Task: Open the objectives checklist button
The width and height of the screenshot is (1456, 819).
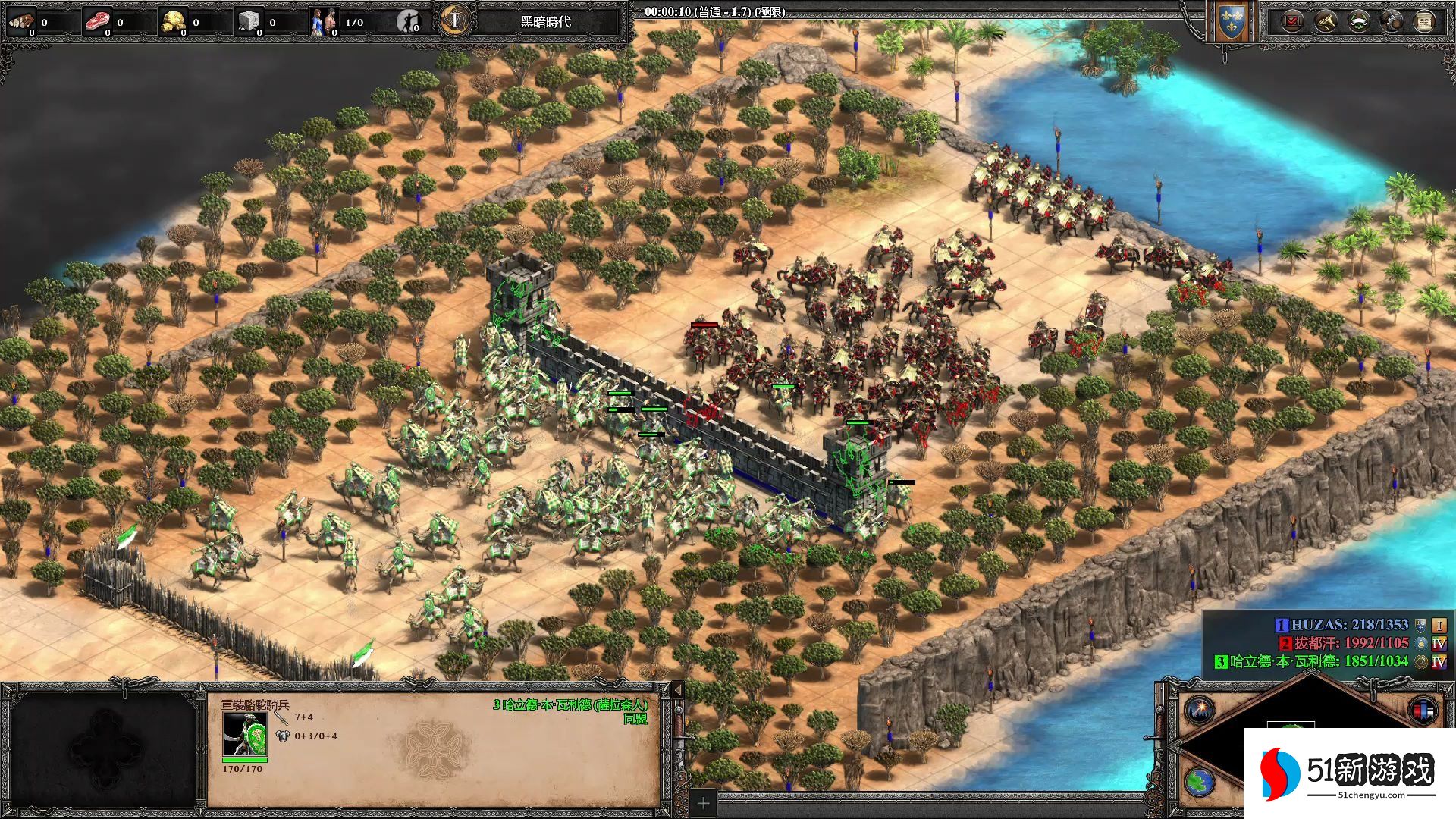Action: [x=1291, y=22]
